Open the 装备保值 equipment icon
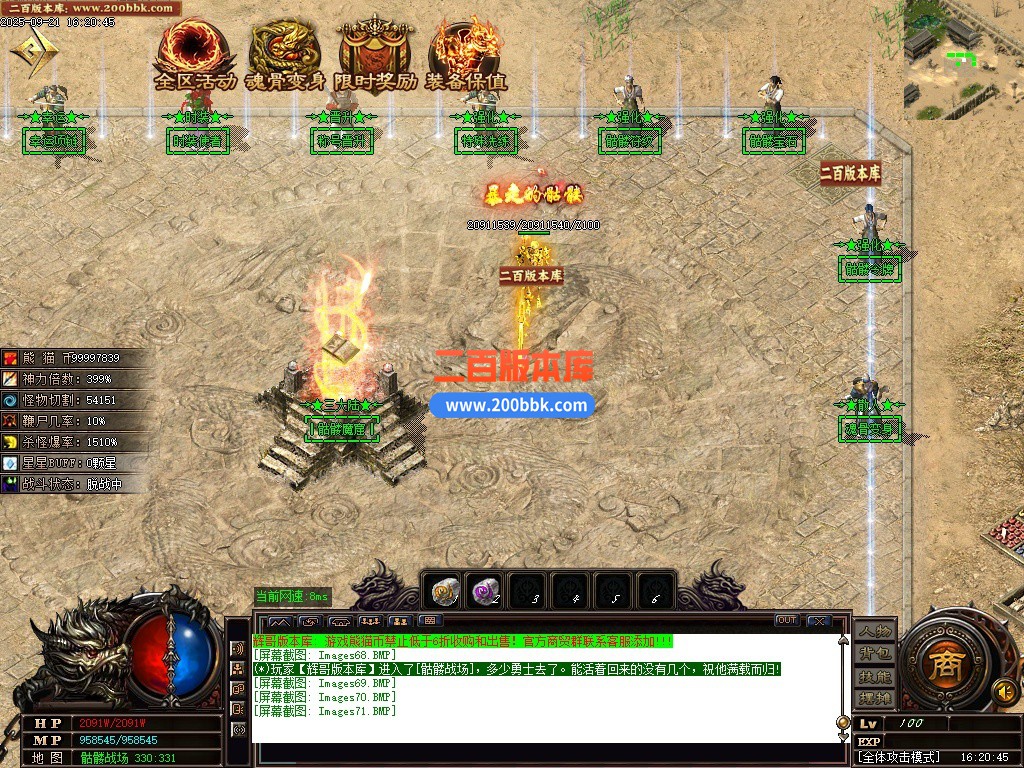Screen dimensions: 1024x768 pyautogui.click(x=465, y=56)
